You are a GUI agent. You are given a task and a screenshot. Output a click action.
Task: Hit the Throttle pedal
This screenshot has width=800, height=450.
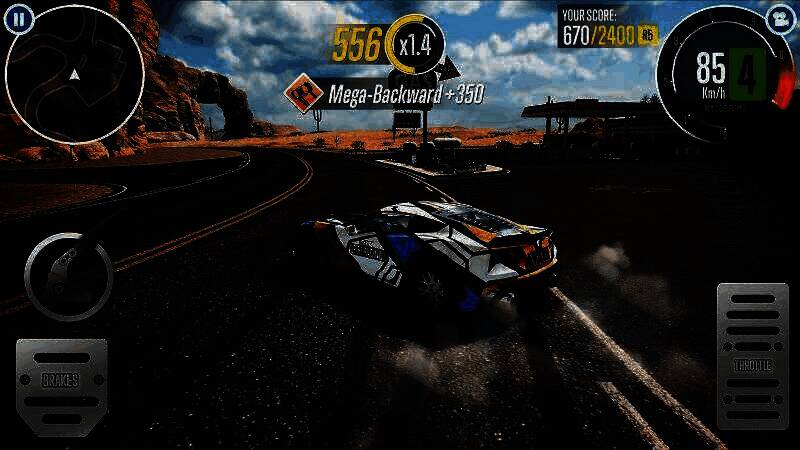click(x=753, y=356)
